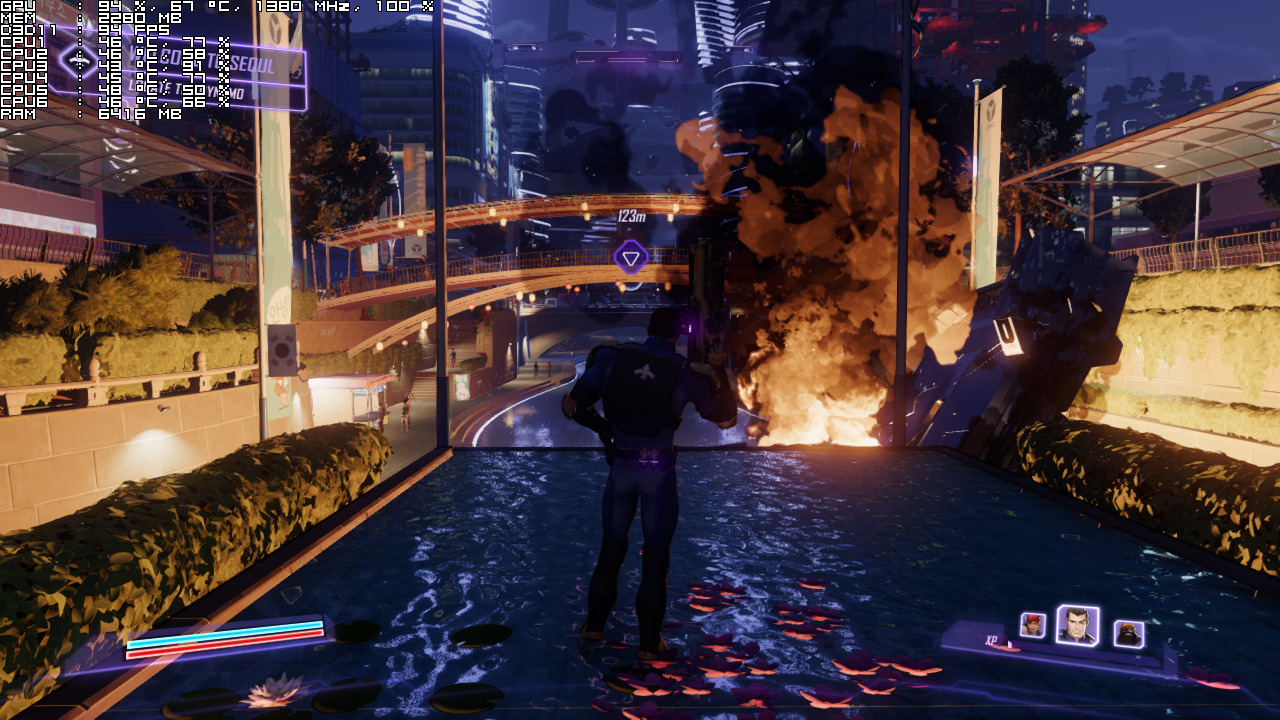1280x720 pixels.
Task: Choose the dark-haired agent portrait in the squad
Action: tap(1077, 626)
